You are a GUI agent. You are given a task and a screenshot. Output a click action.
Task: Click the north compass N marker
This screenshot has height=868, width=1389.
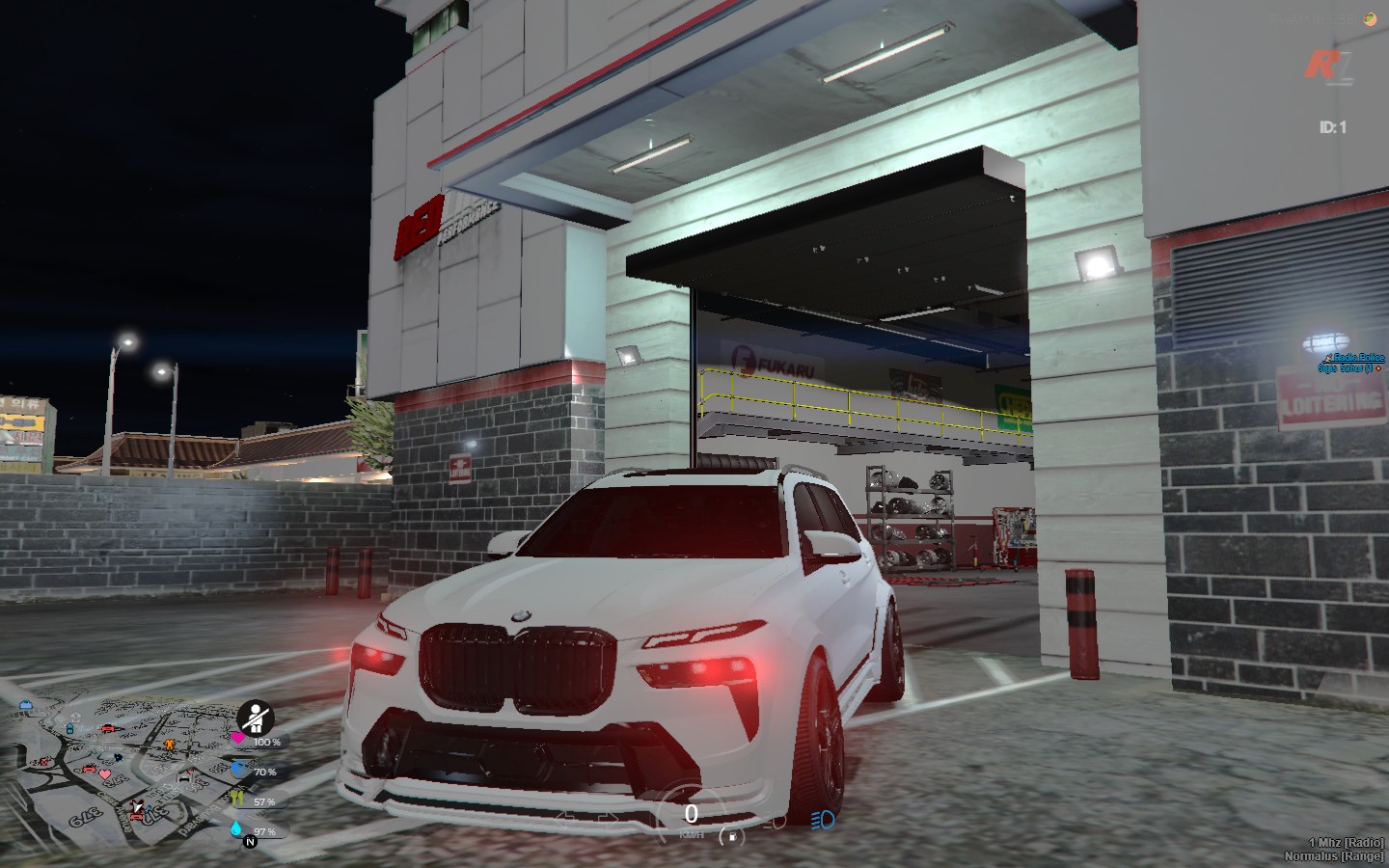tap(250, 842)
